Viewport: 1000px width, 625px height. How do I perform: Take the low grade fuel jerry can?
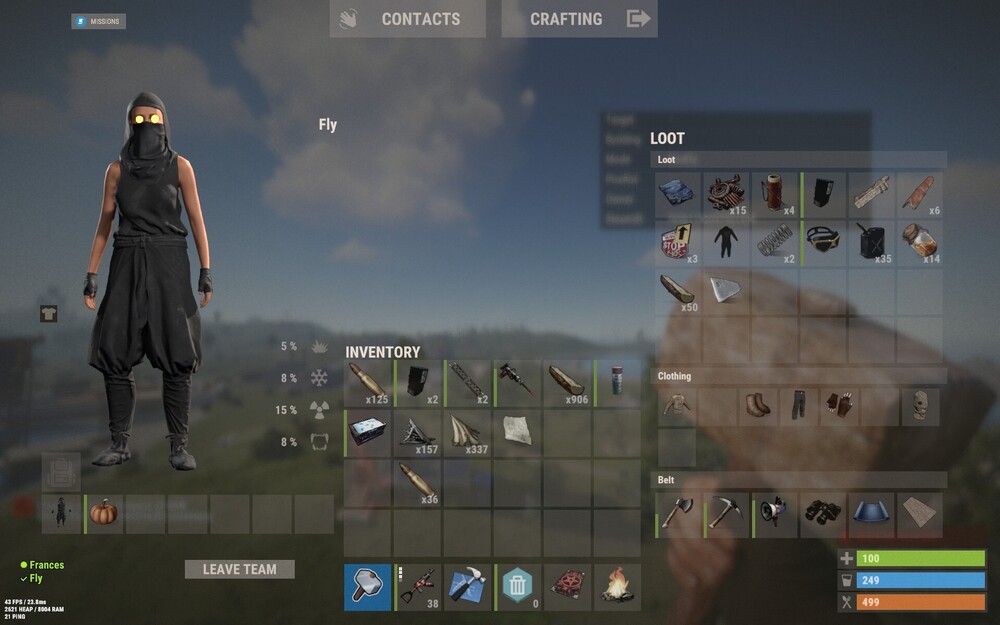coord(873,241)
